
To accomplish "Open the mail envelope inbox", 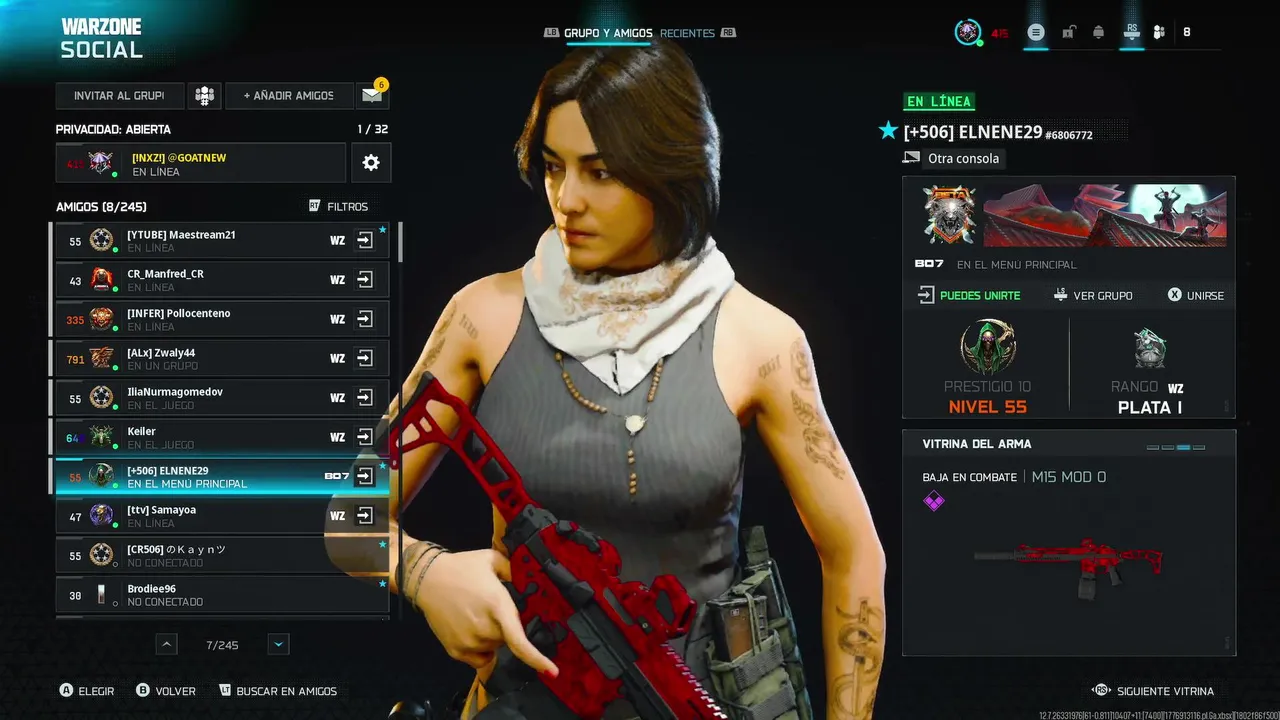I will click(x=372, y=96).
